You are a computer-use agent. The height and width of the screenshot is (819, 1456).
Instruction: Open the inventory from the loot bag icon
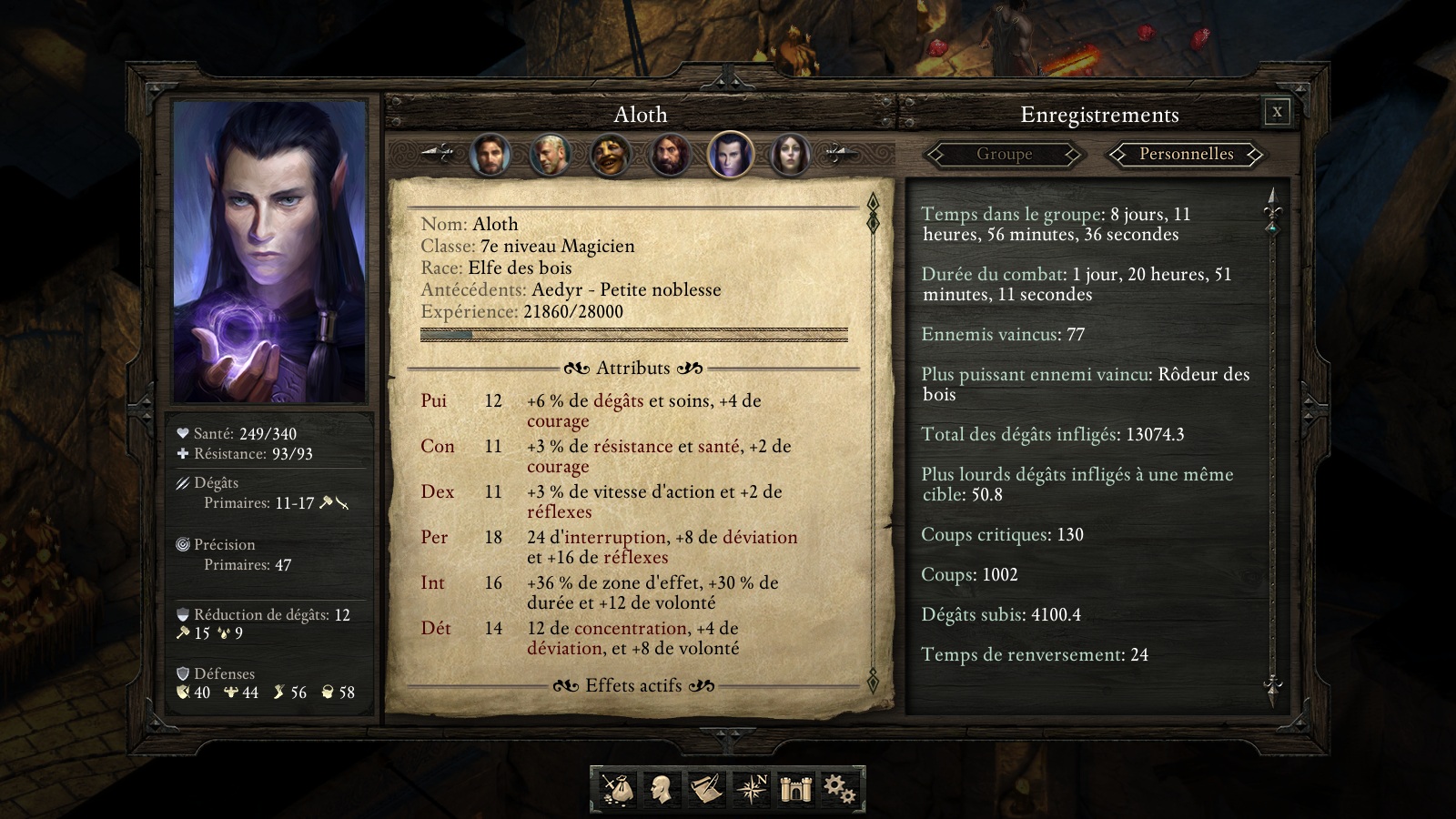pyautogui.click(x=617, y=788)
